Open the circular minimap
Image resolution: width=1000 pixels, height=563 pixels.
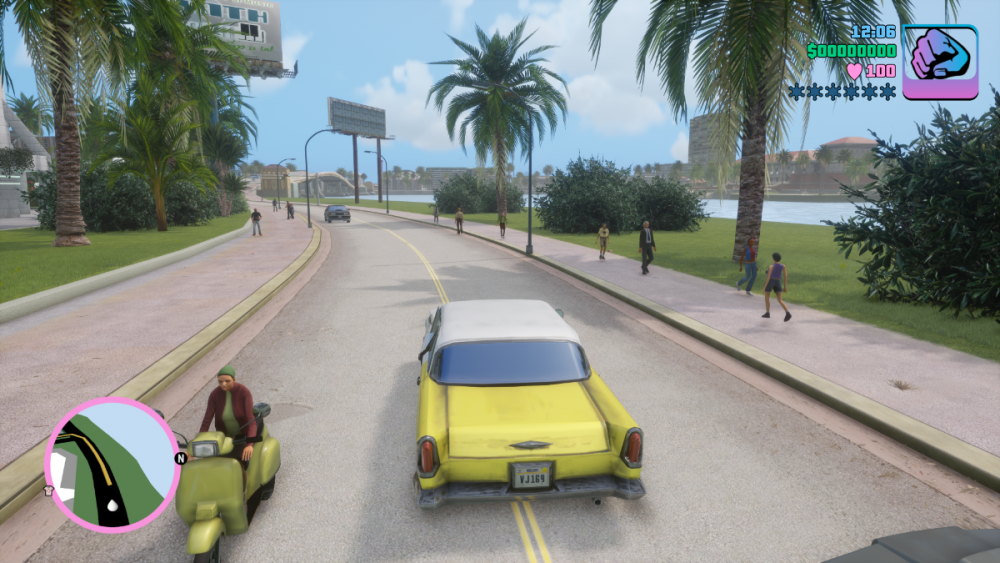pos(112,463)
